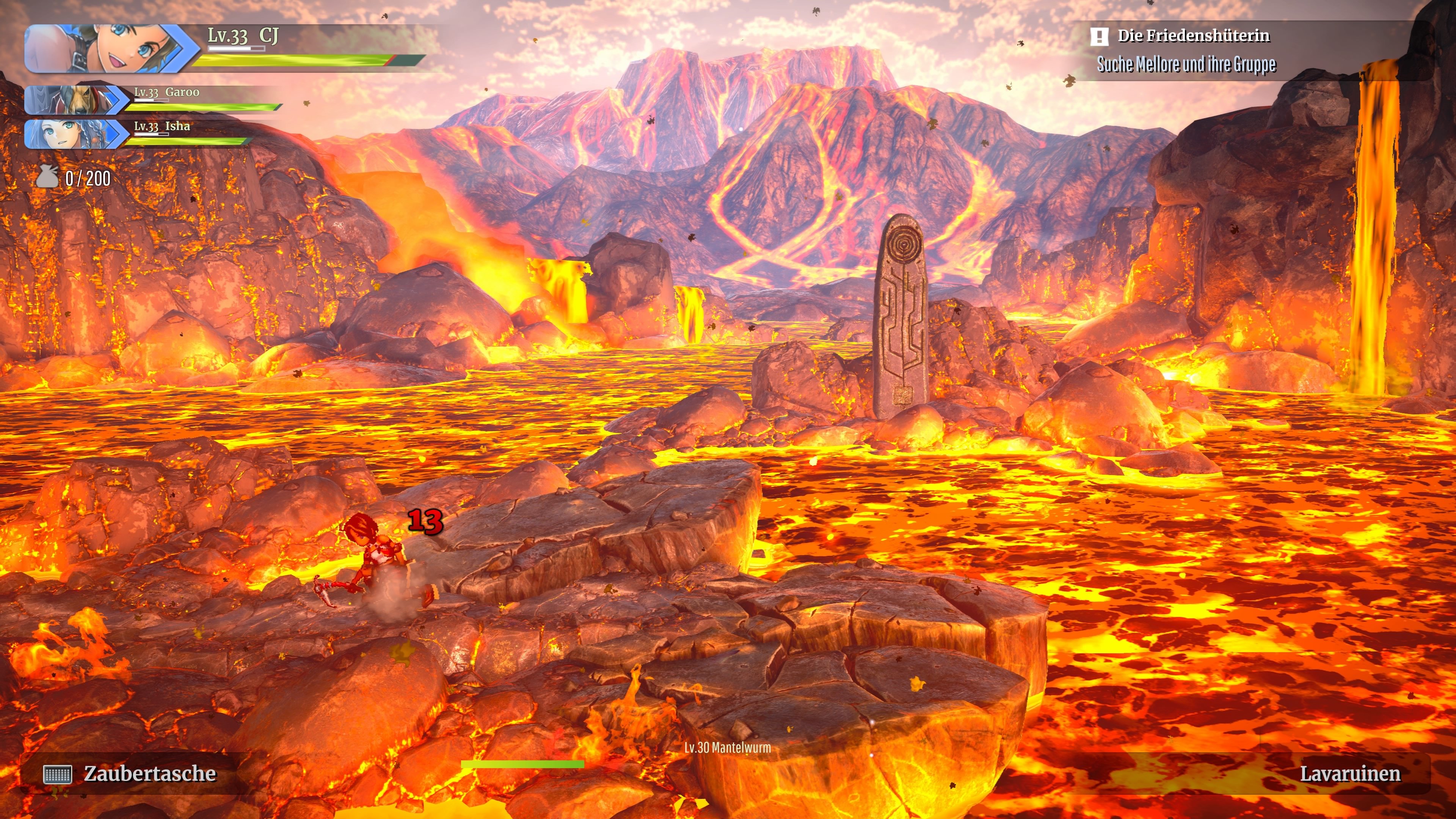Image resolution: width=1456 pixels, height=819 pixels.
Task: Click the Lavaruinen location label
Action: (1350, 774)
